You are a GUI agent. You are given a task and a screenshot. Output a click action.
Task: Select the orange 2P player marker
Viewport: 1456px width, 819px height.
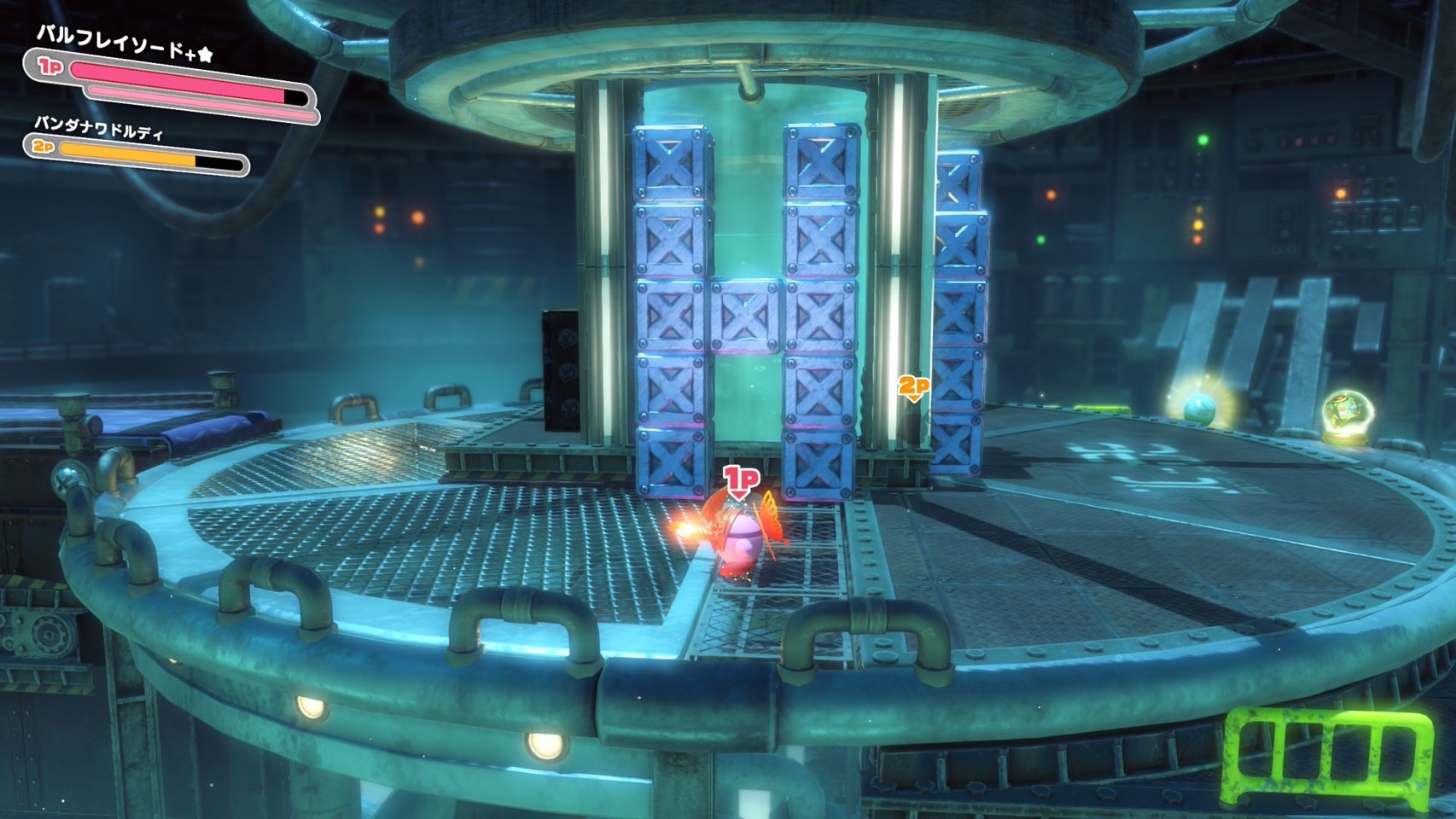click(913, 387)
